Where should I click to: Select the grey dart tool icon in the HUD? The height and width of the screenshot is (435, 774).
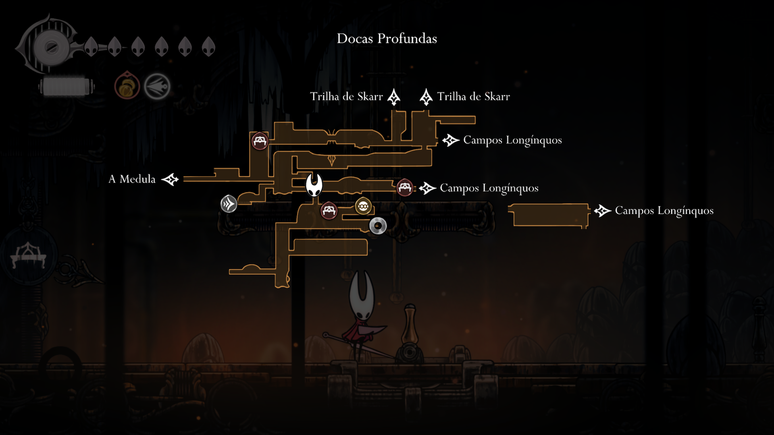click(x=155, y=86)
